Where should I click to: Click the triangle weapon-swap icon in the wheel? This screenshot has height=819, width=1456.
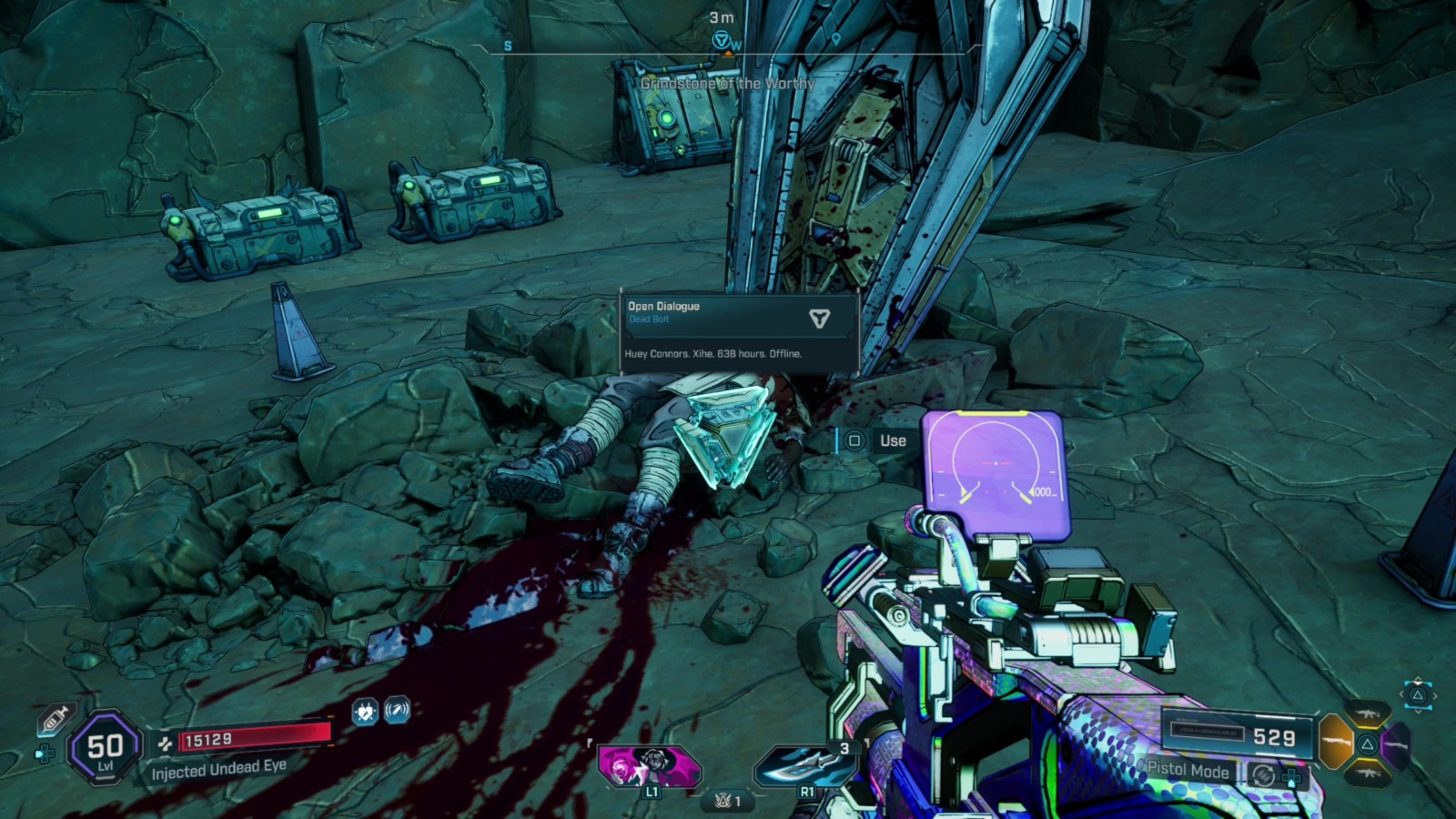1366,743
